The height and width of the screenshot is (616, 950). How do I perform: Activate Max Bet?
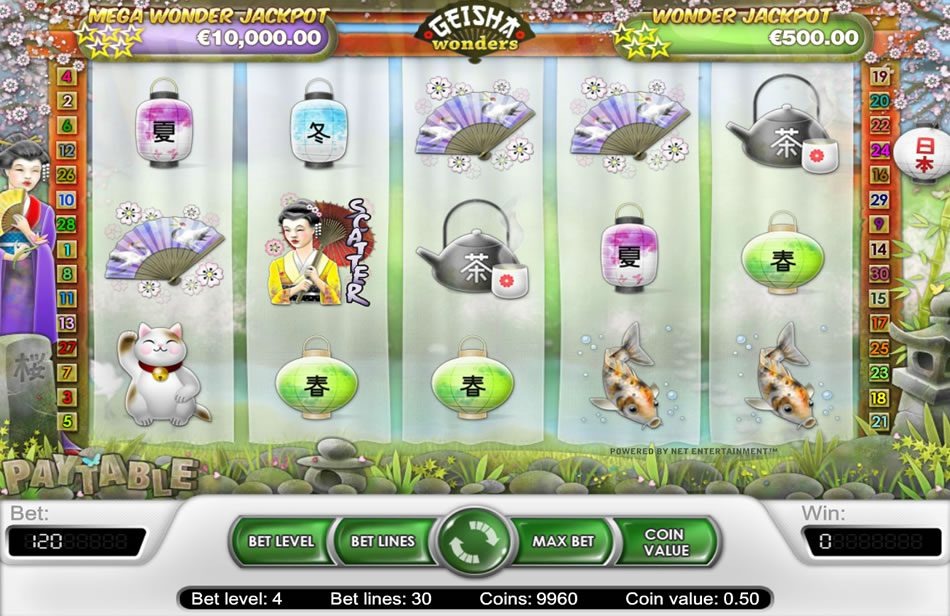pyautogui.click(x=563, y=541)
